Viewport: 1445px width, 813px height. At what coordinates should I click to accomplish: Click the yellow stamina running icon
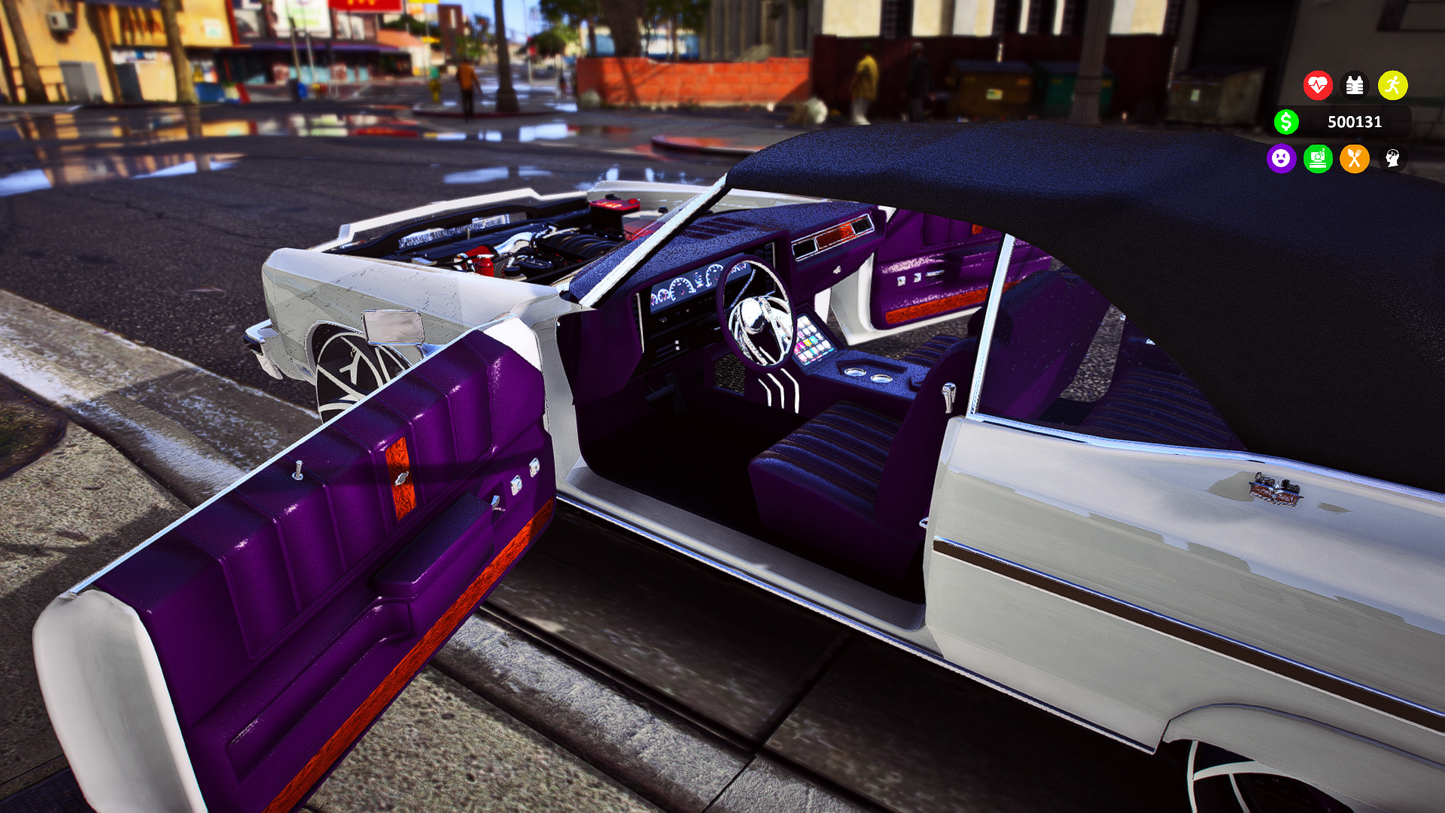point(1391,86)
